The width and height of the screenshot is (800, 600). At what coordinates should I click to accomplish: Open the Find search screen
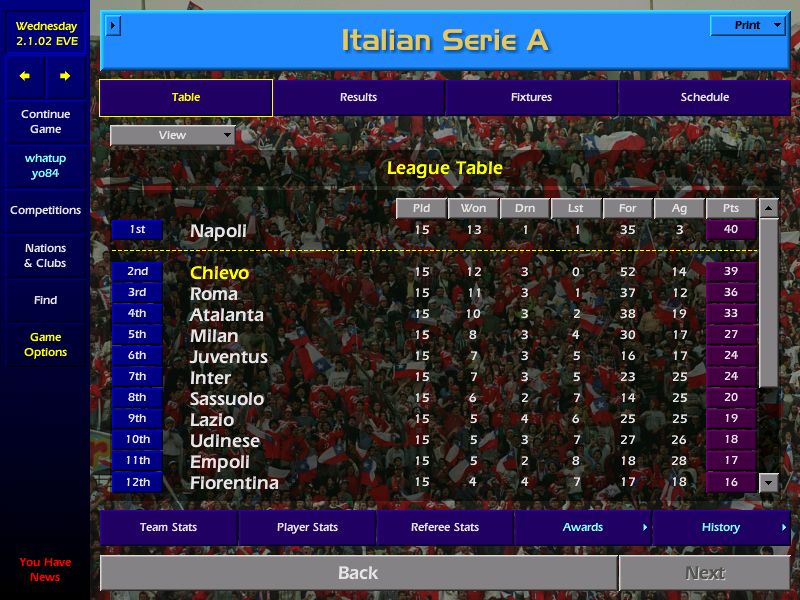[45, 300]
